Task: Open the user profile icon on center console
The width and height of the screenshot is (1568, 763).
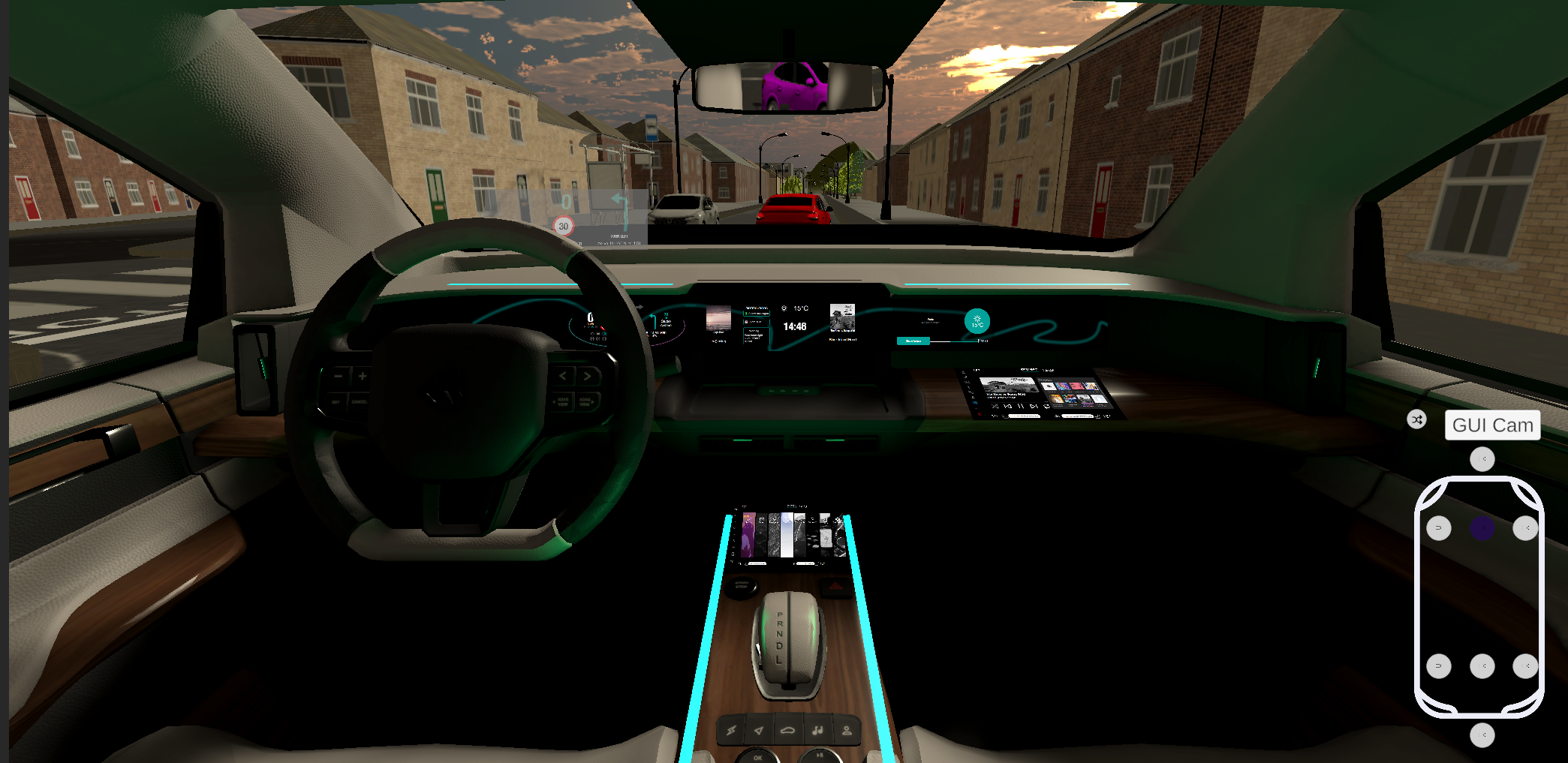Action: [847, 729]
